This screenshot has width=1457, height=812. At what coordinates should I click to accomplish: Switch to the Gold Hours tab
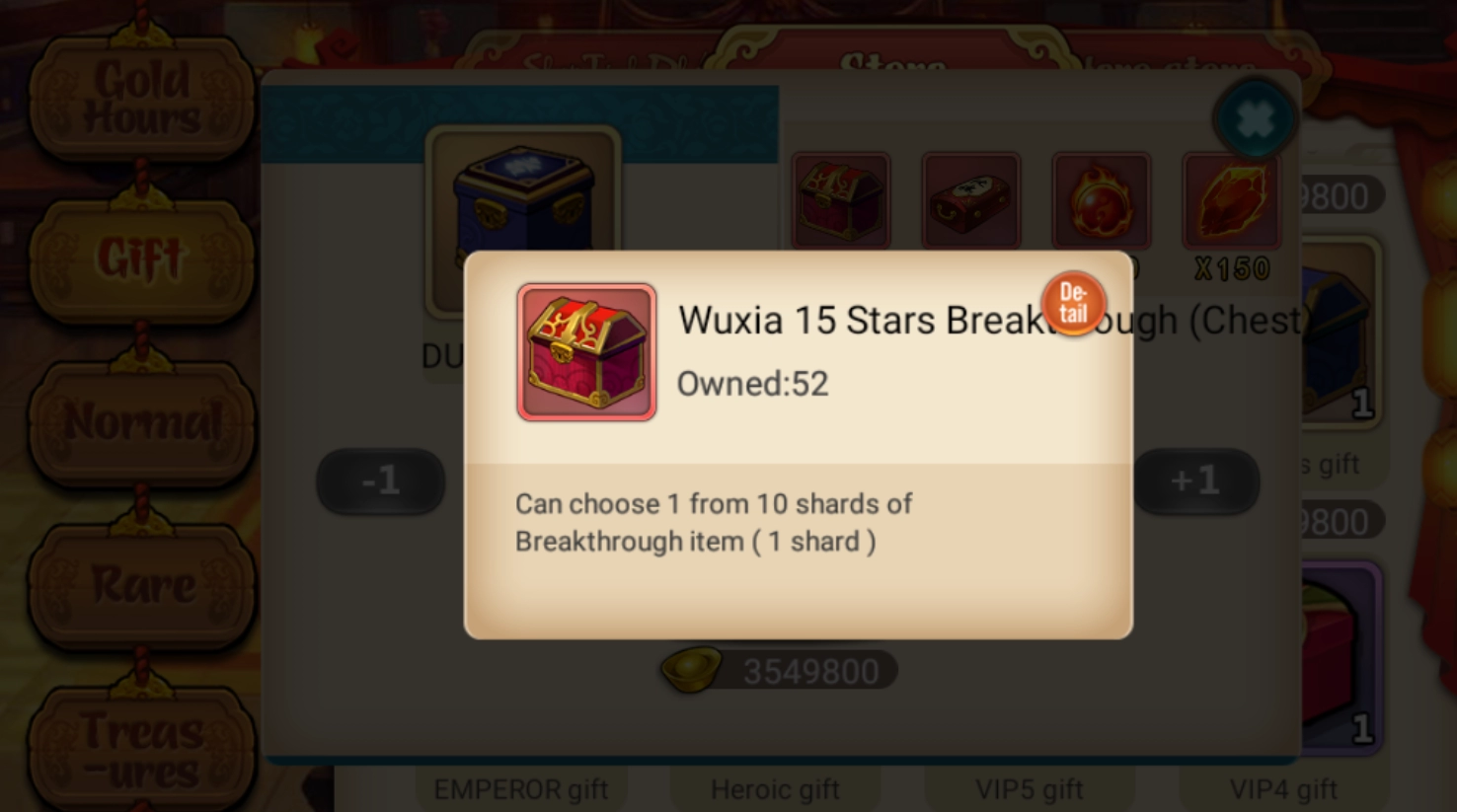pos(142,98)
